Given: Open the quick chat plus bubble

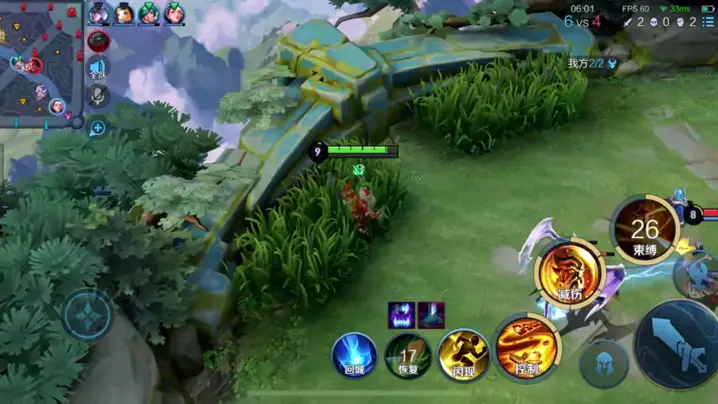Looking at the screenshot, I should (x=98, y=128).
